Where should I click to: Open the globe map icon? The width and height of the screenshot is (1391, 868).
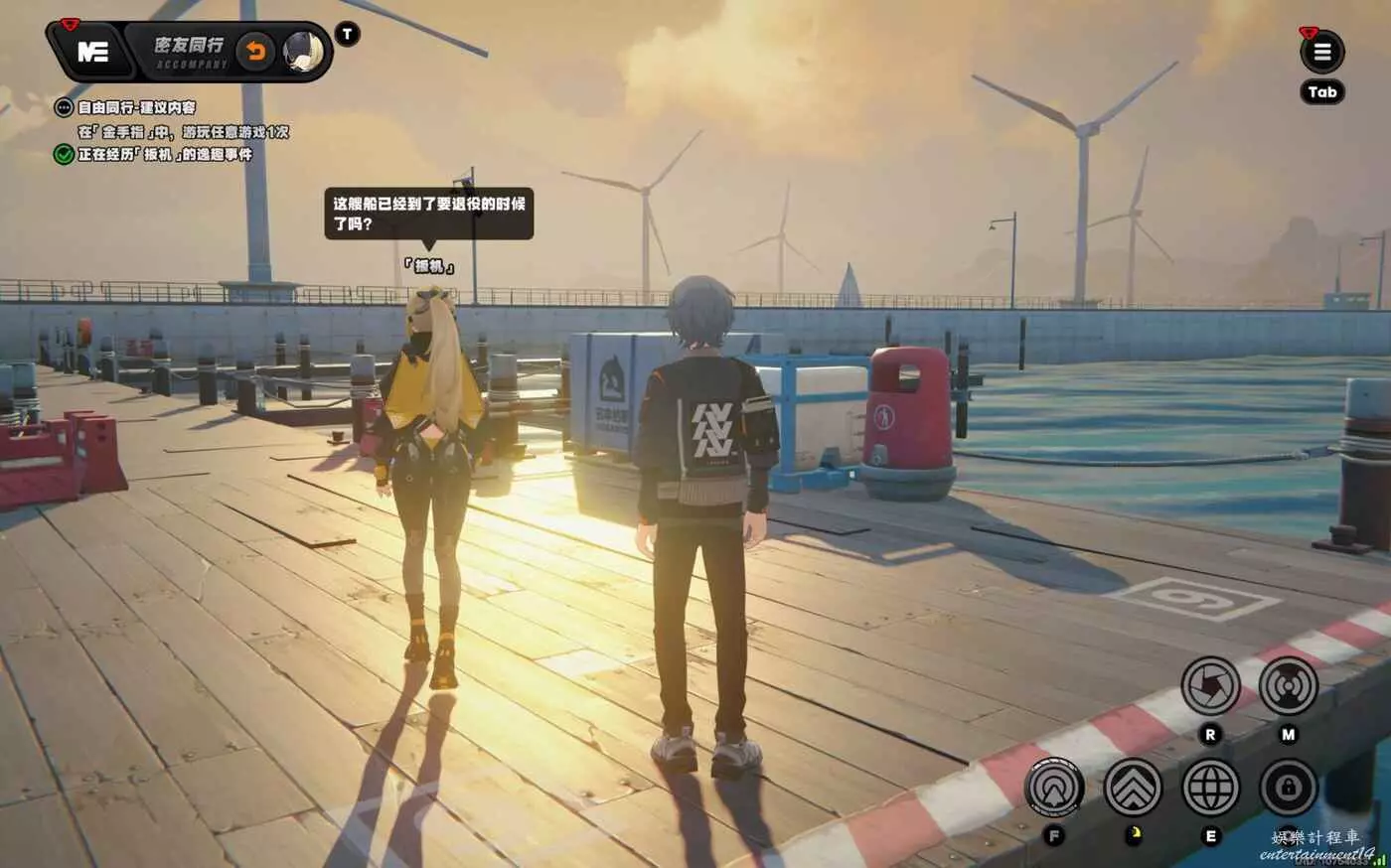coord(1210,789)
